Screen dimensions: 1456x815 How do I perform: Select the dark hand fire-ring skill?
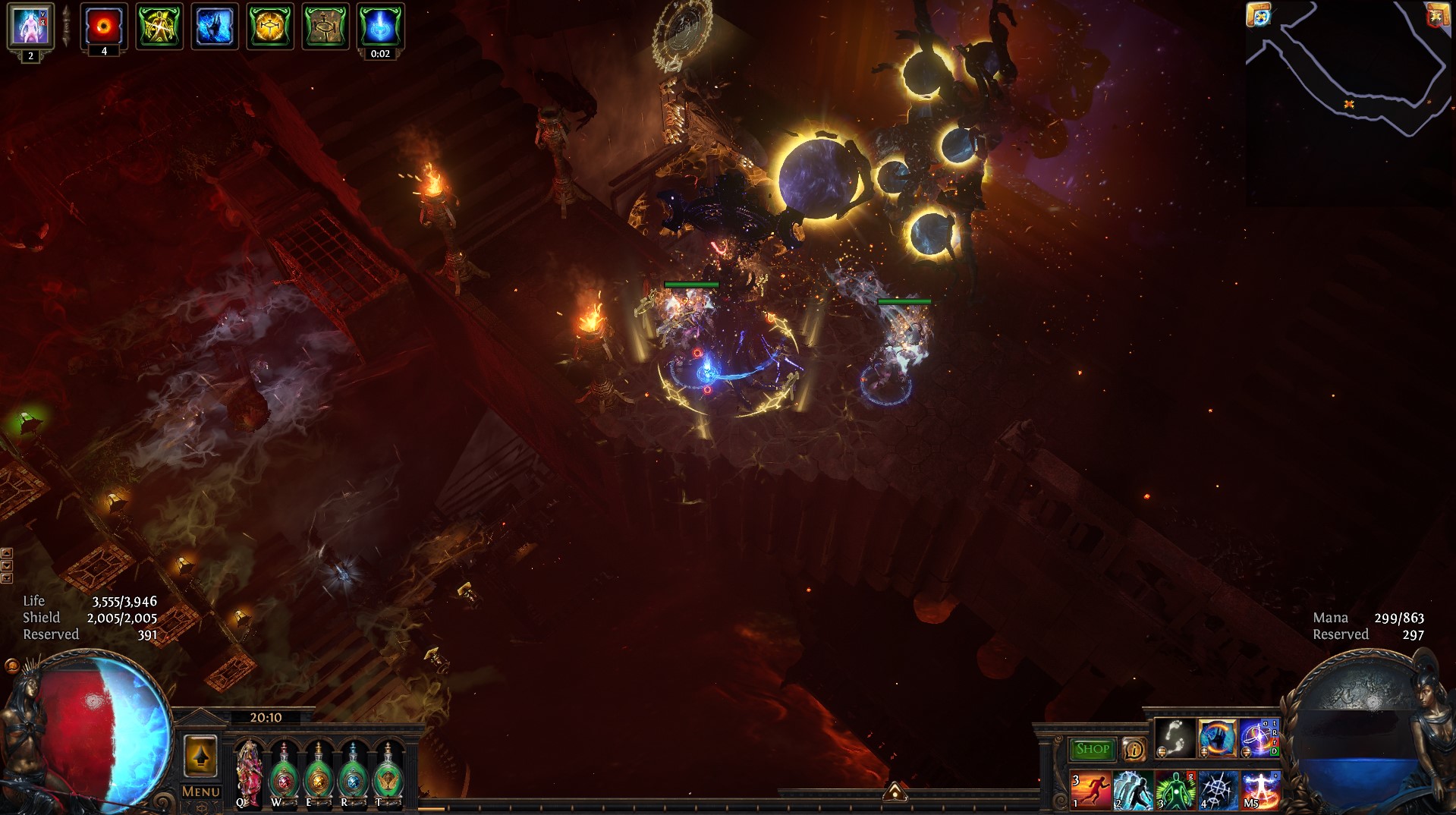click(1217, 738)
